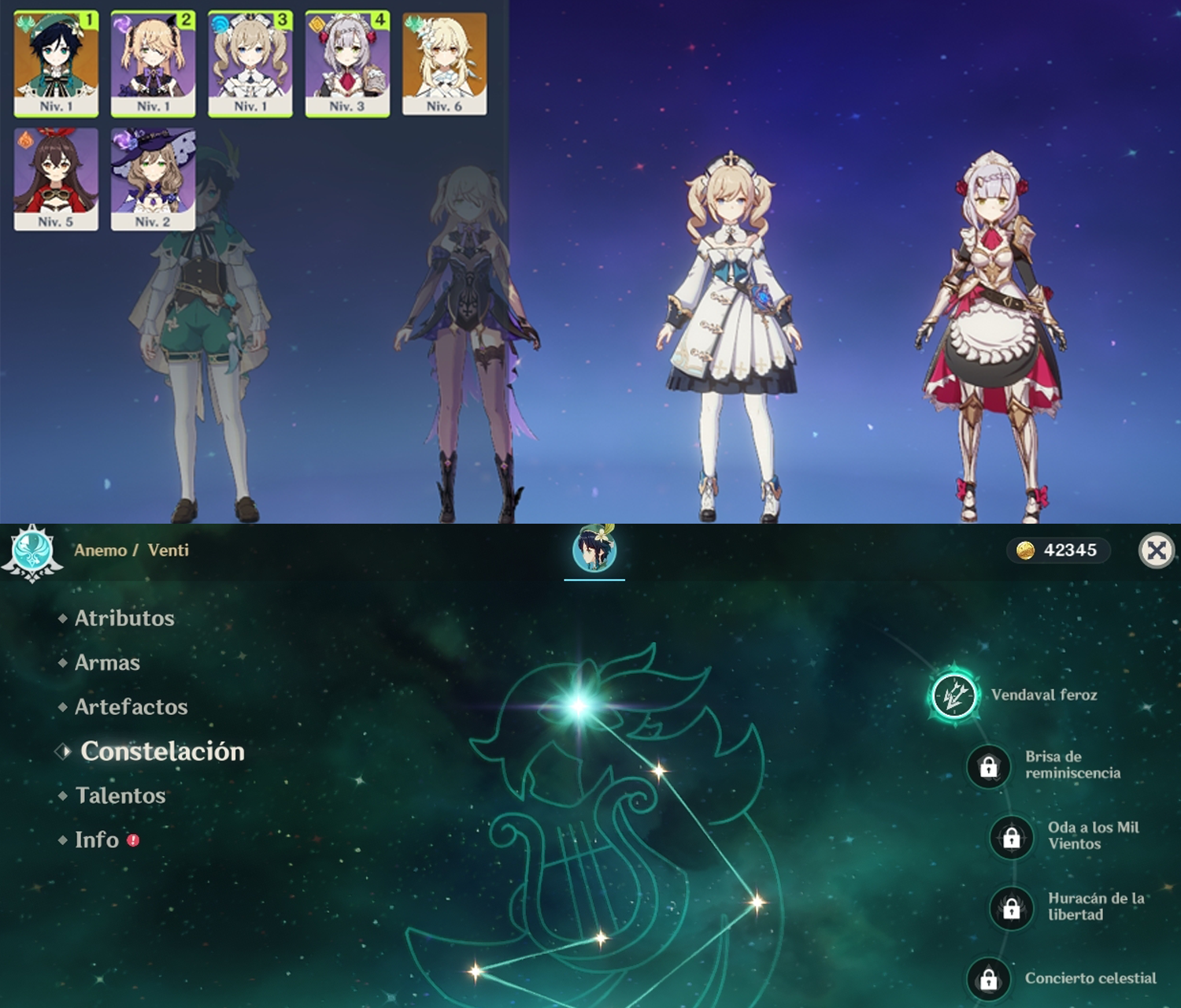Close the character screen with X
The width and height of the screenshot is (1181, 1008).
click(x=1157, y=550)
